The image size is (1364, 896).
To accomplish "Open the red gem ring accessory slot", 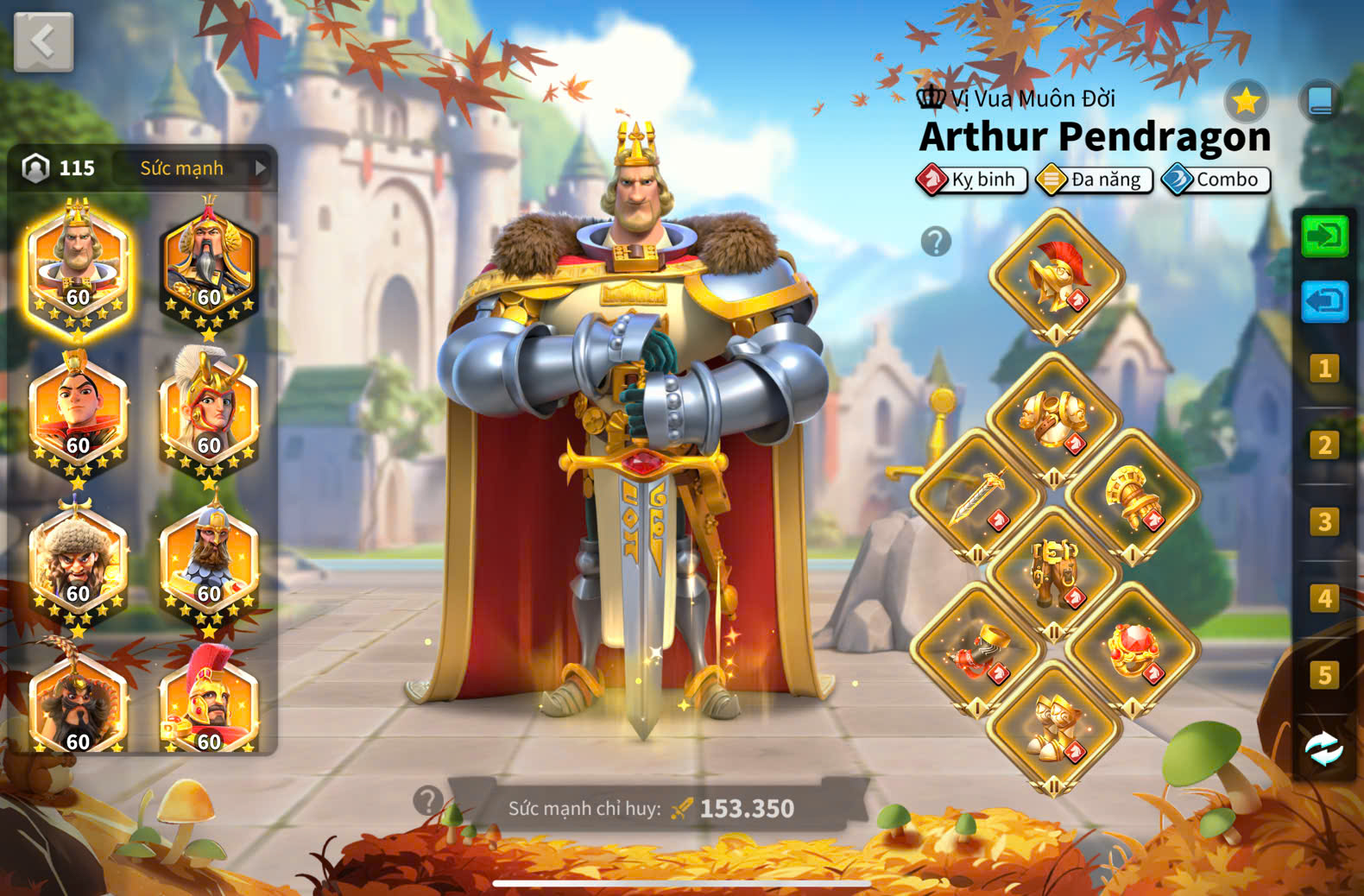I will [x=1132, y=651].
